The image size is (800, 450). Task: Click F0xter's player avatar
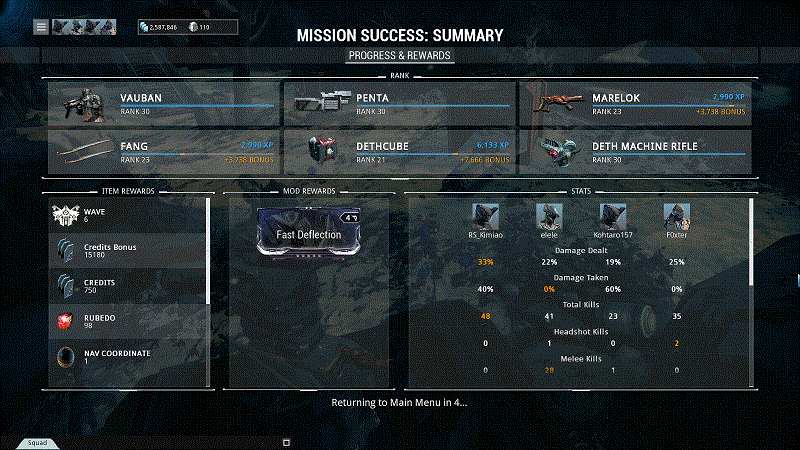[x=677, y=215]
